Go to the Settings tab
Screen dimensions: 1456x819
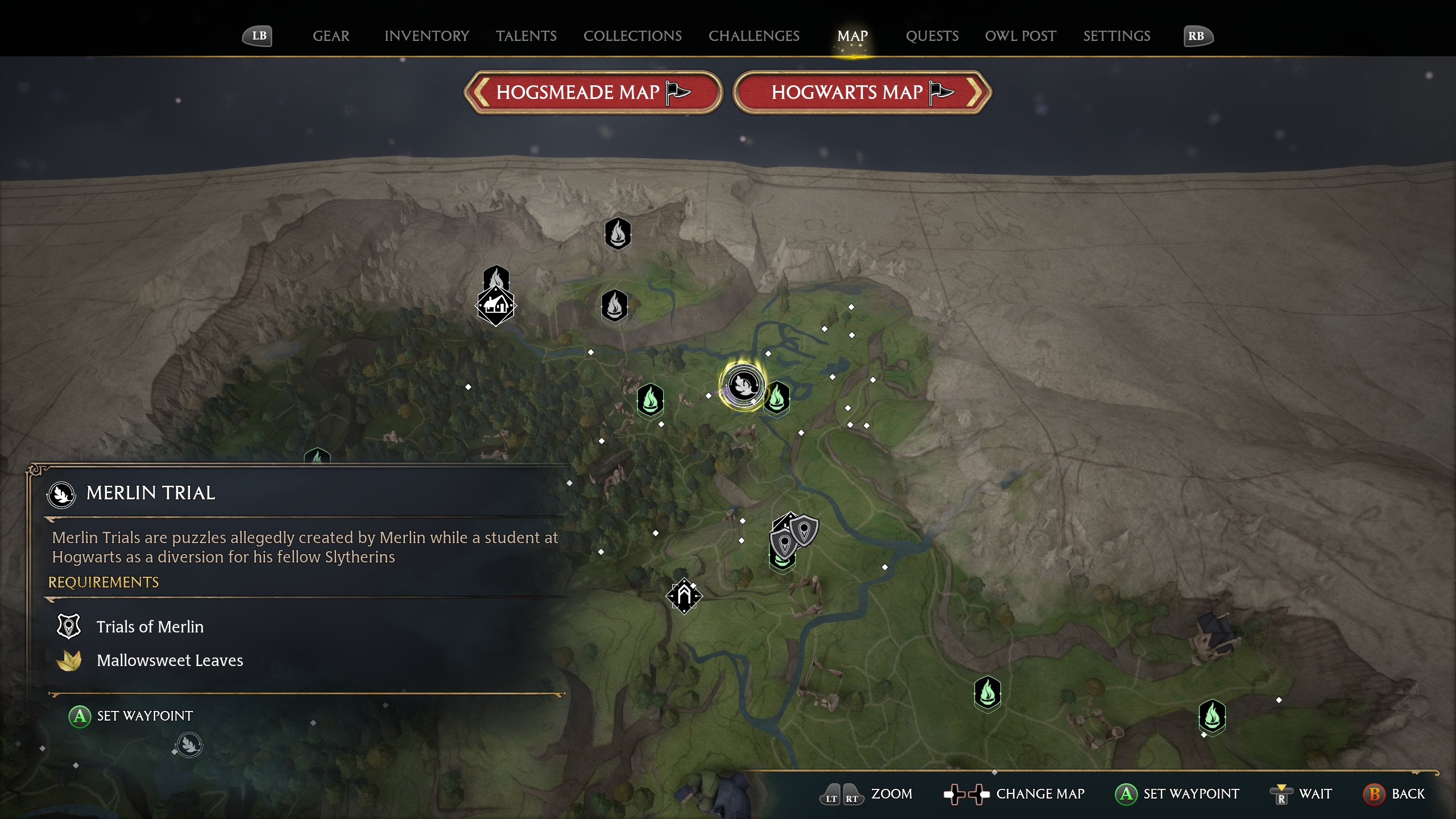pyautogui.click(x=1116, y=36)
